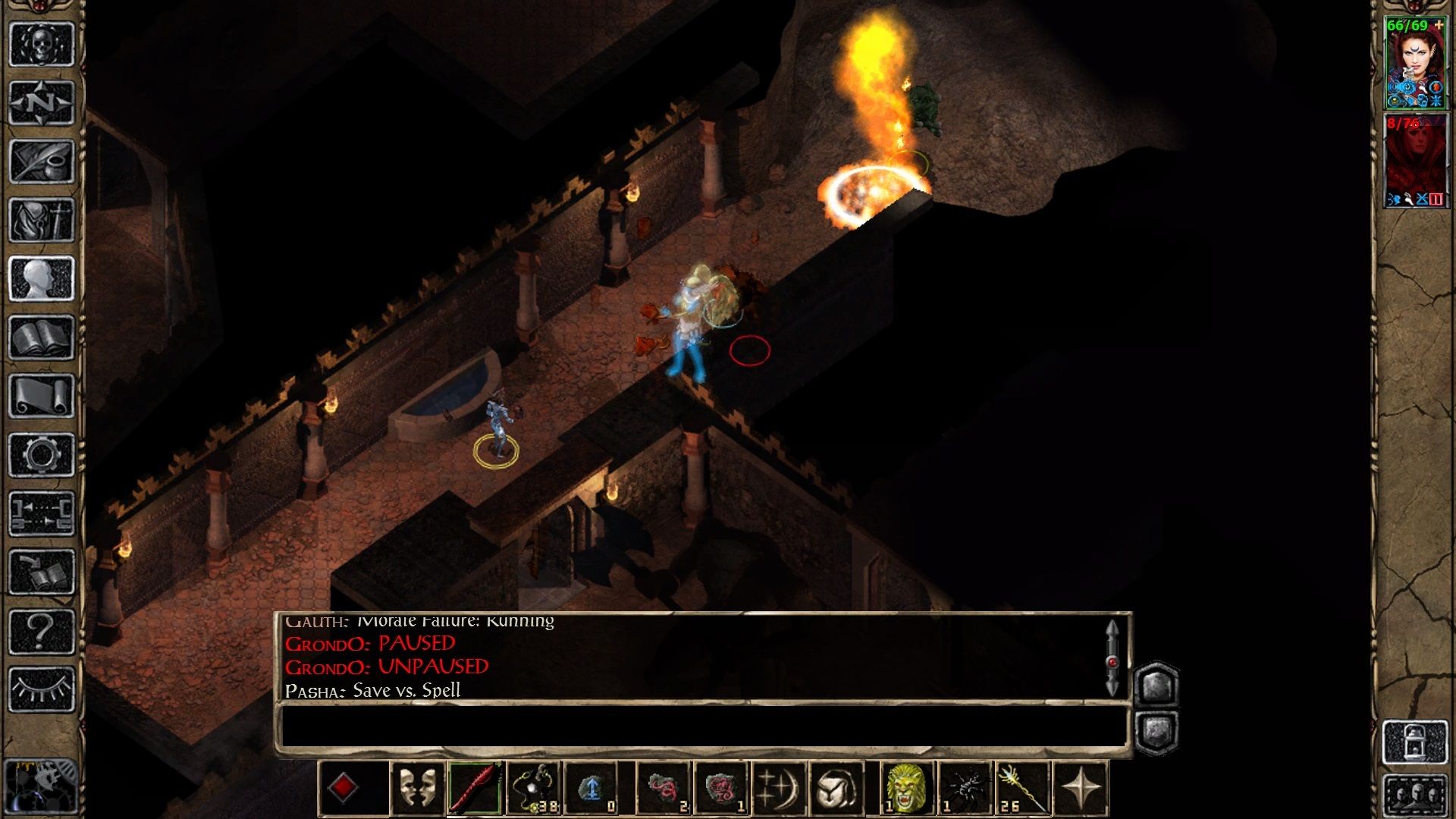Choose the red diamond action button
Image resolution: width=1456 pixels, height=819 pixels.
pyautogui.click(x=343, y=788)
